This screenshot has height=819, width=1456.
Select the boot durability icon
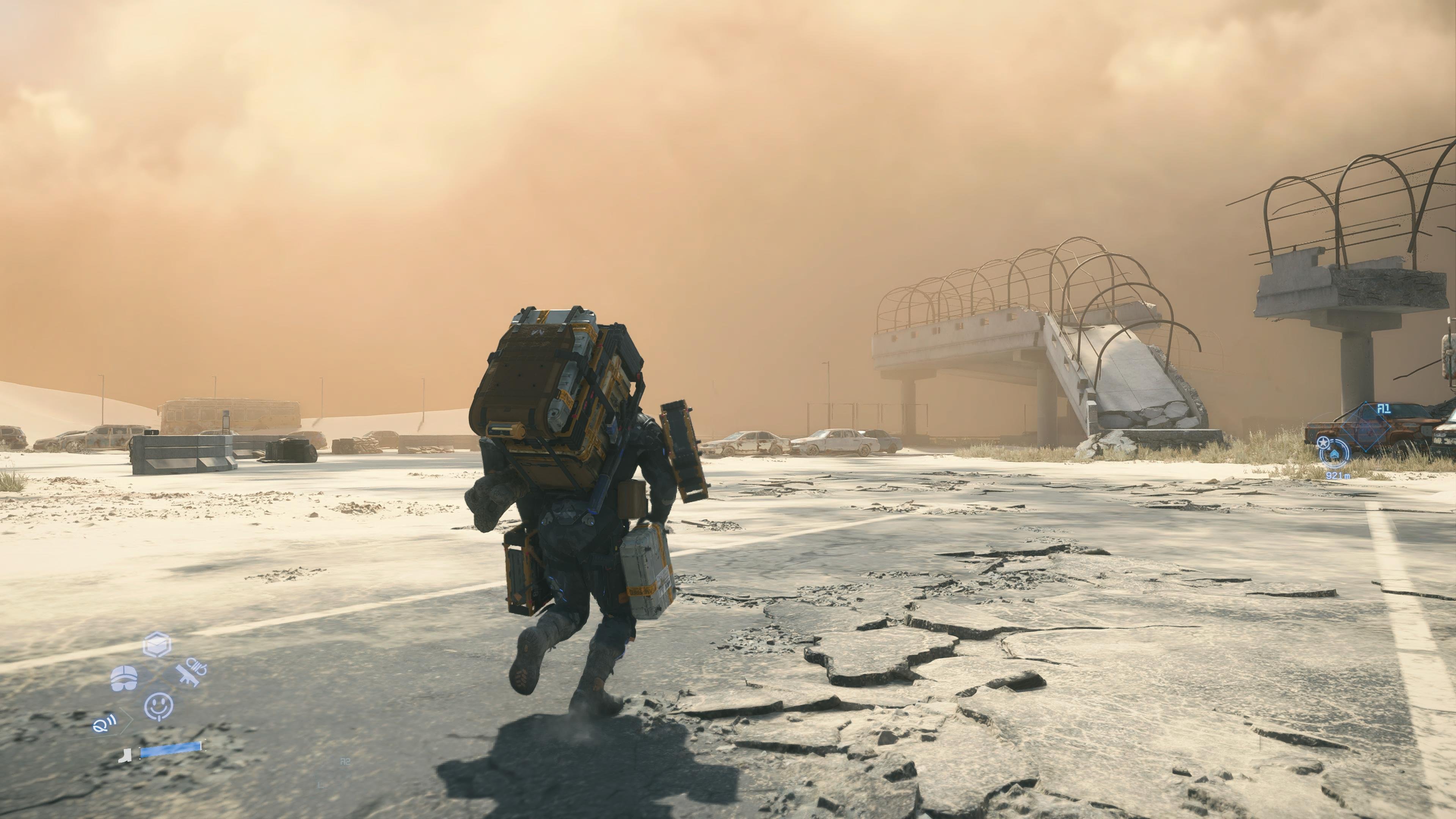pyautogui.click(x=126, y=756)
